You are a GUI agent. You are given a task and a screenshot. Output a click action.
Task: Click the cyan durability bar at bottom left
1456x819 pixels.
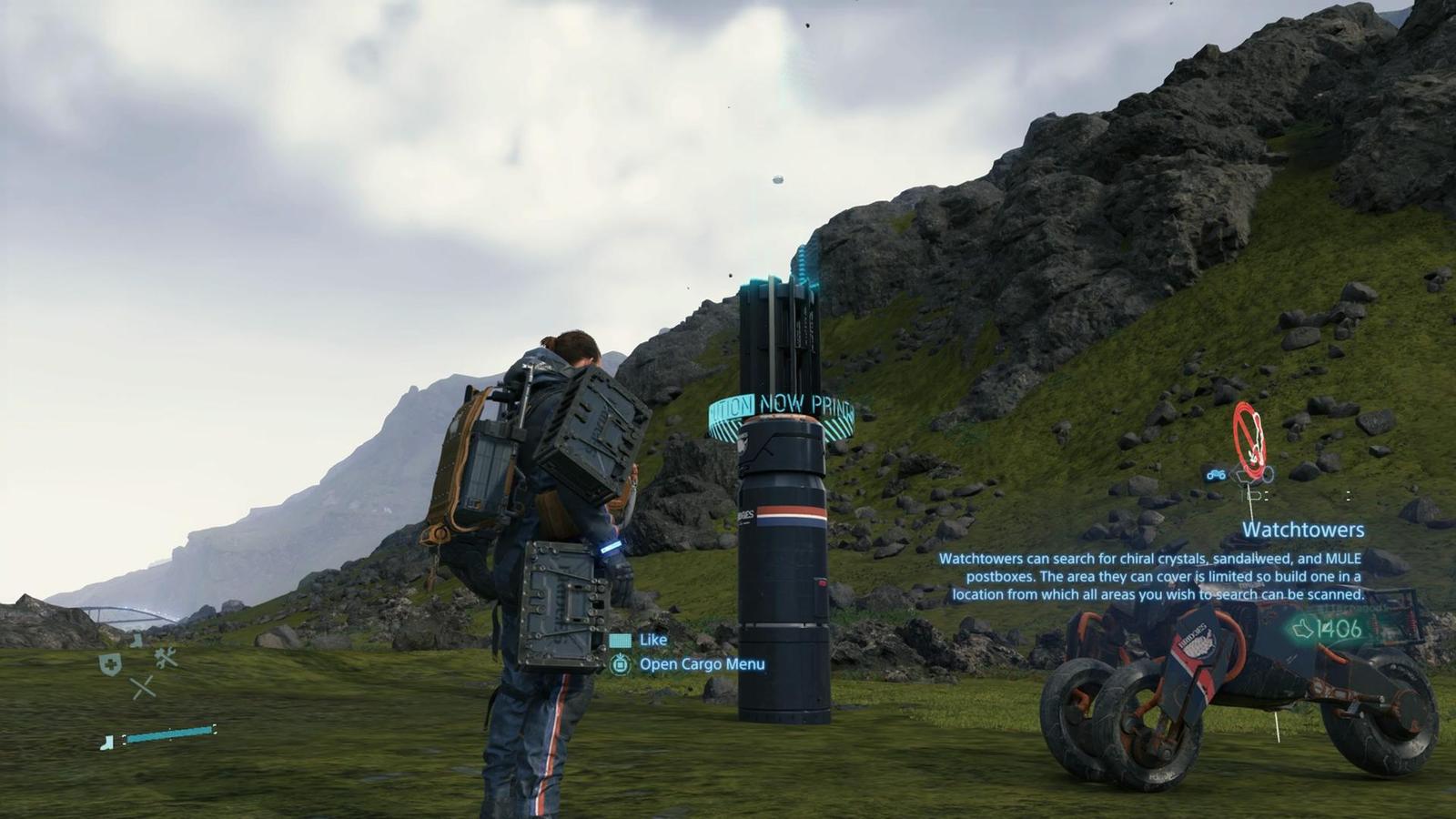(x=170, y=732)
